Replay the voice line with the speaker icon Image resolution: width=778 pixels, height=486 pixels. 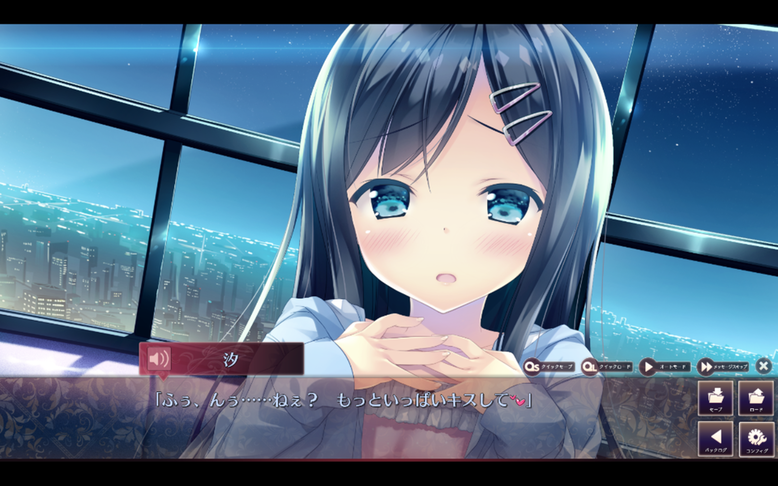coord(158,359)
